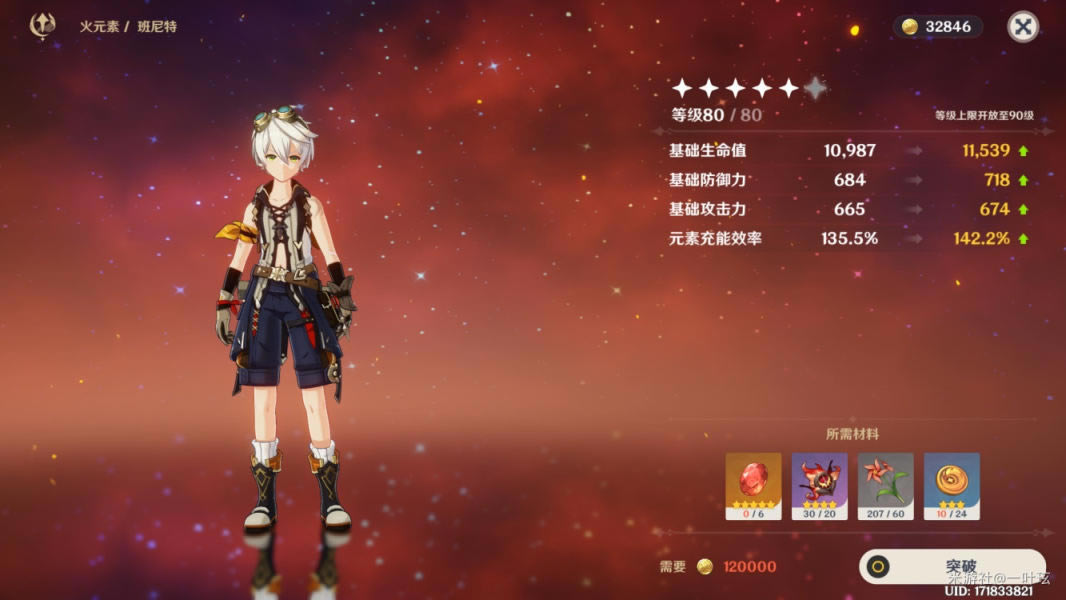Image resolution: width=1066 pixels, height=600 pixels.
Task: Select the red Agnidus Agate gemstone material
Action: point(753,486)
